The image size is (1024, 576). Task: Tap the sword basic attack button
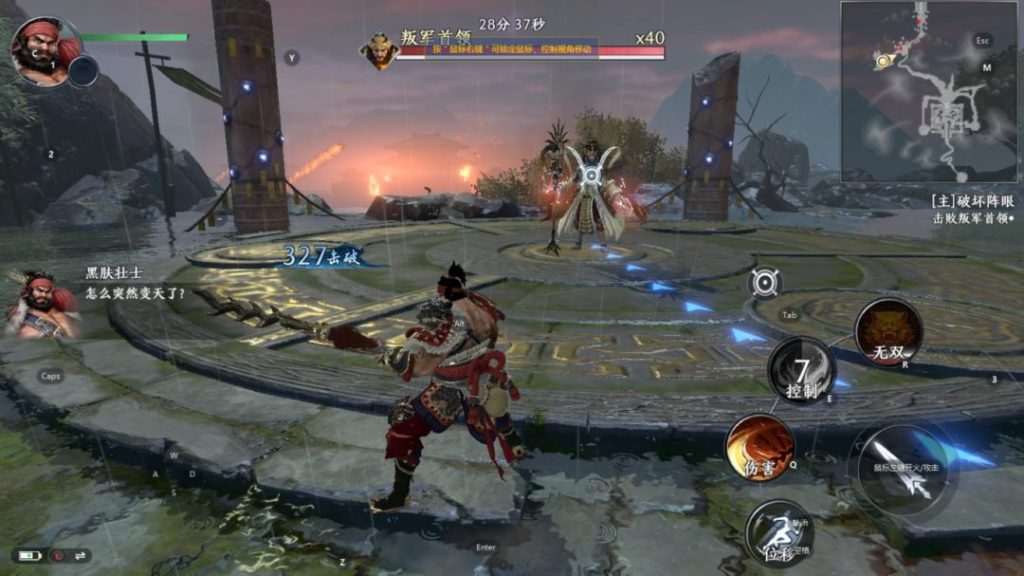pos(901,469)
